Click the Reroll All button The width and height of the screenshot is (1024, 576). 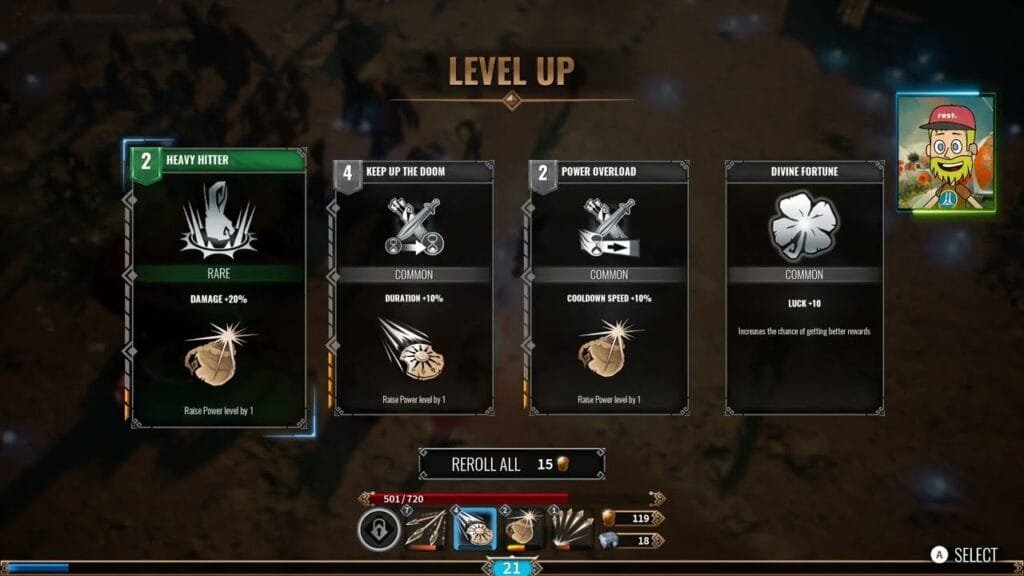click(x=511, y=464)
